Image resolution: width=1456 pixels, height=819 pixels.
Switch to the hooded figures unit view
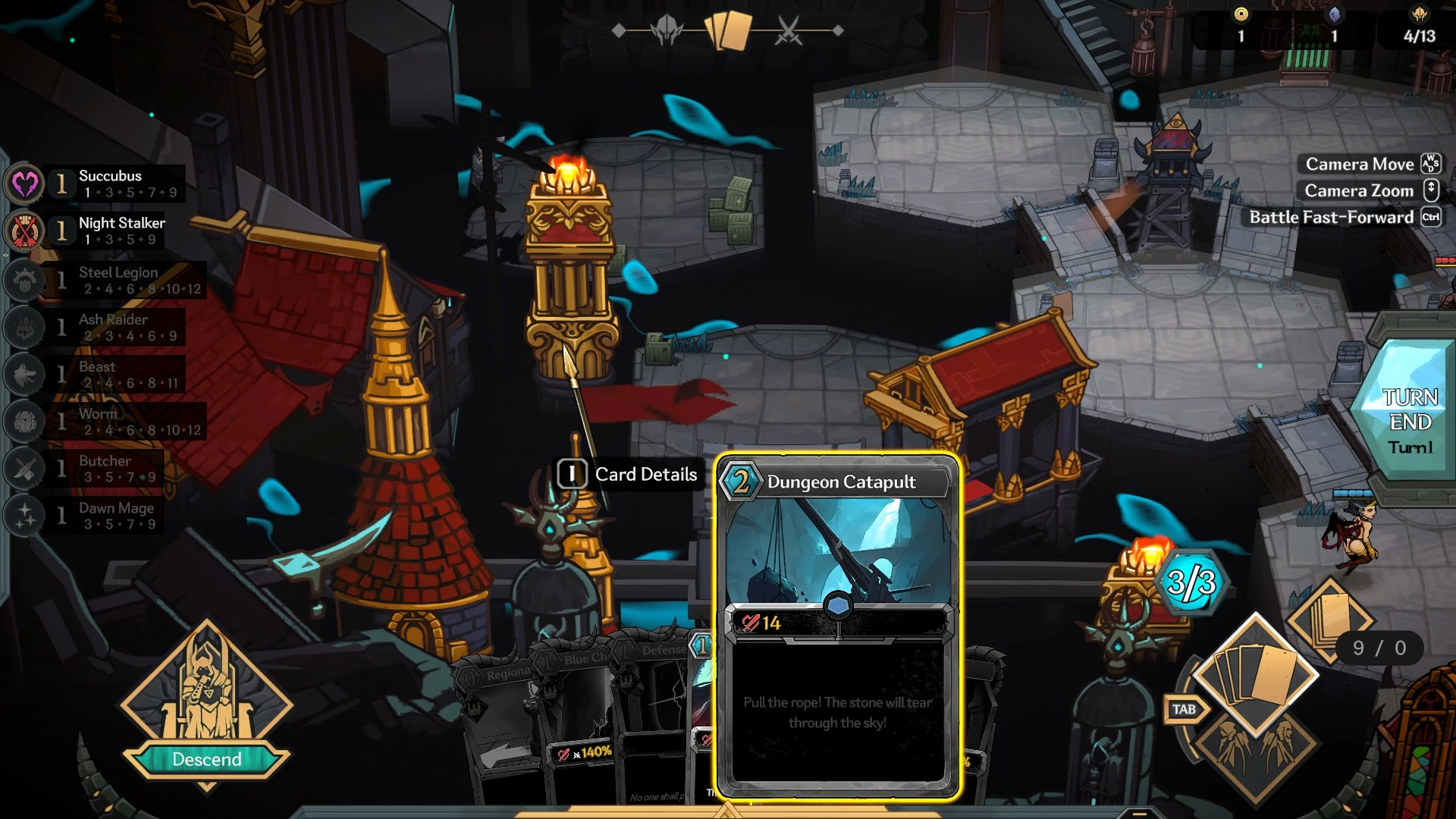[1255, 749]
